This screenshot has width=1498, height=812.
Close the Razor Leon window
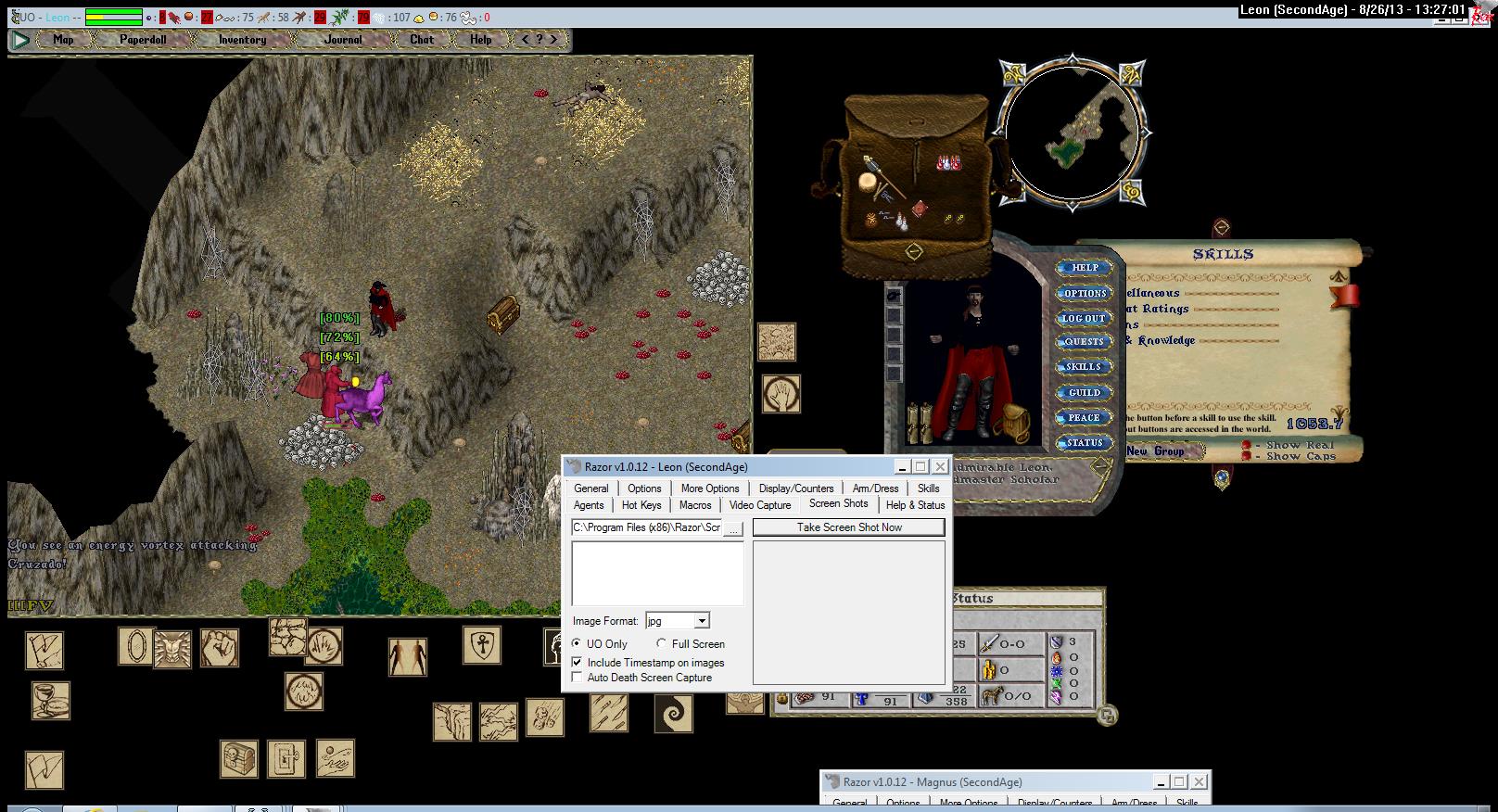[x=940, y=467]
